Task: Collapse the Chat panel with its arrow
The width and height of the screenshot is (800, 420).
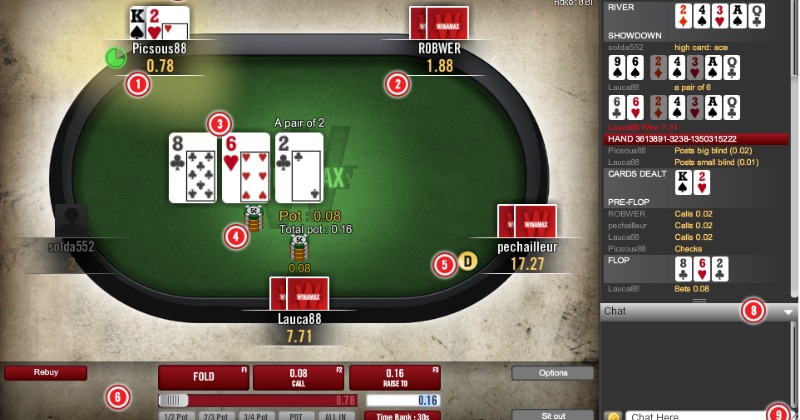Action: 789,312
